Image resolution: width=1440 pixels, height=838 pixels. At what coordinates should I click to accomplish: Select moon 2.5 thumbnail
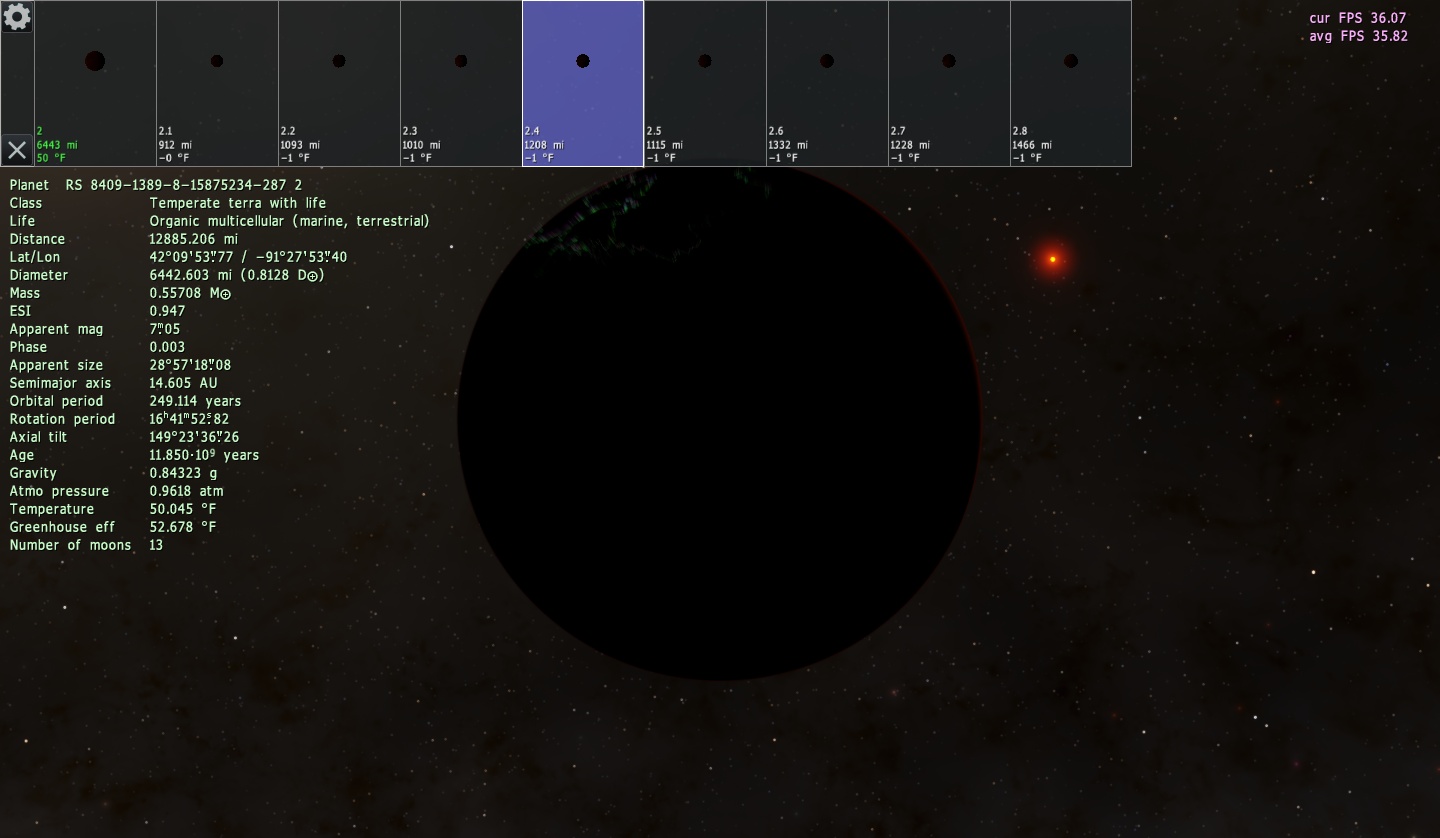tap(705, 83)
